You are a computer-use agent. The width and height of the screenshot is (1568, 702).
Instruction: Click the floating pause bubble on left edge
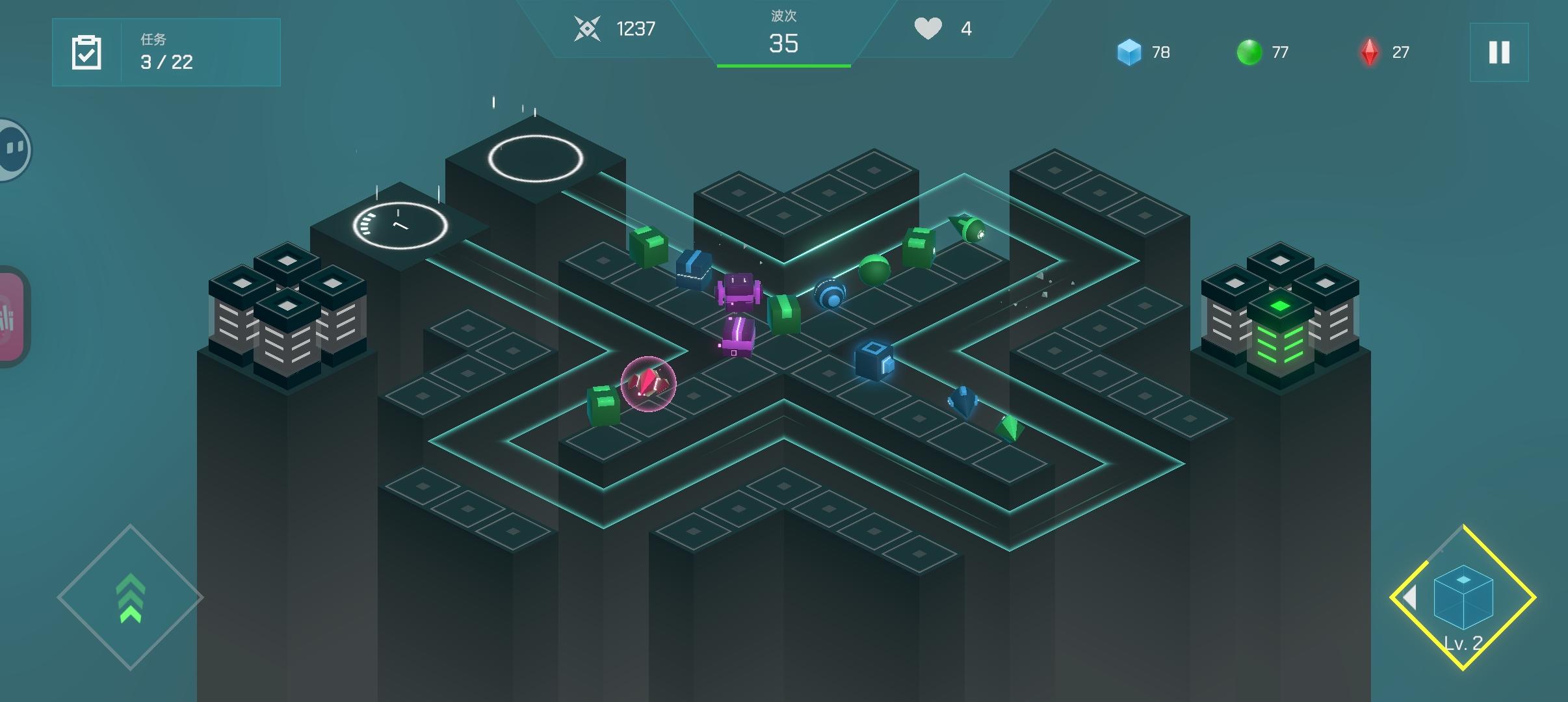click(x=12, y=148)
